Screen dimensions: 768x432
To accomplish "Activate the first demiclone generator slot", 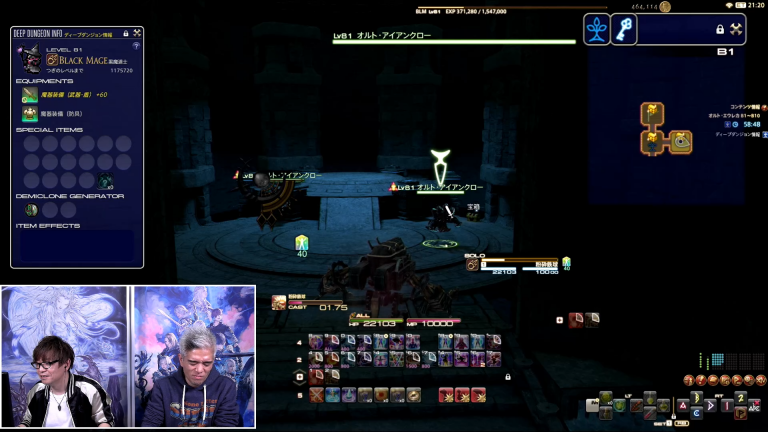I will tap(31, 210).
